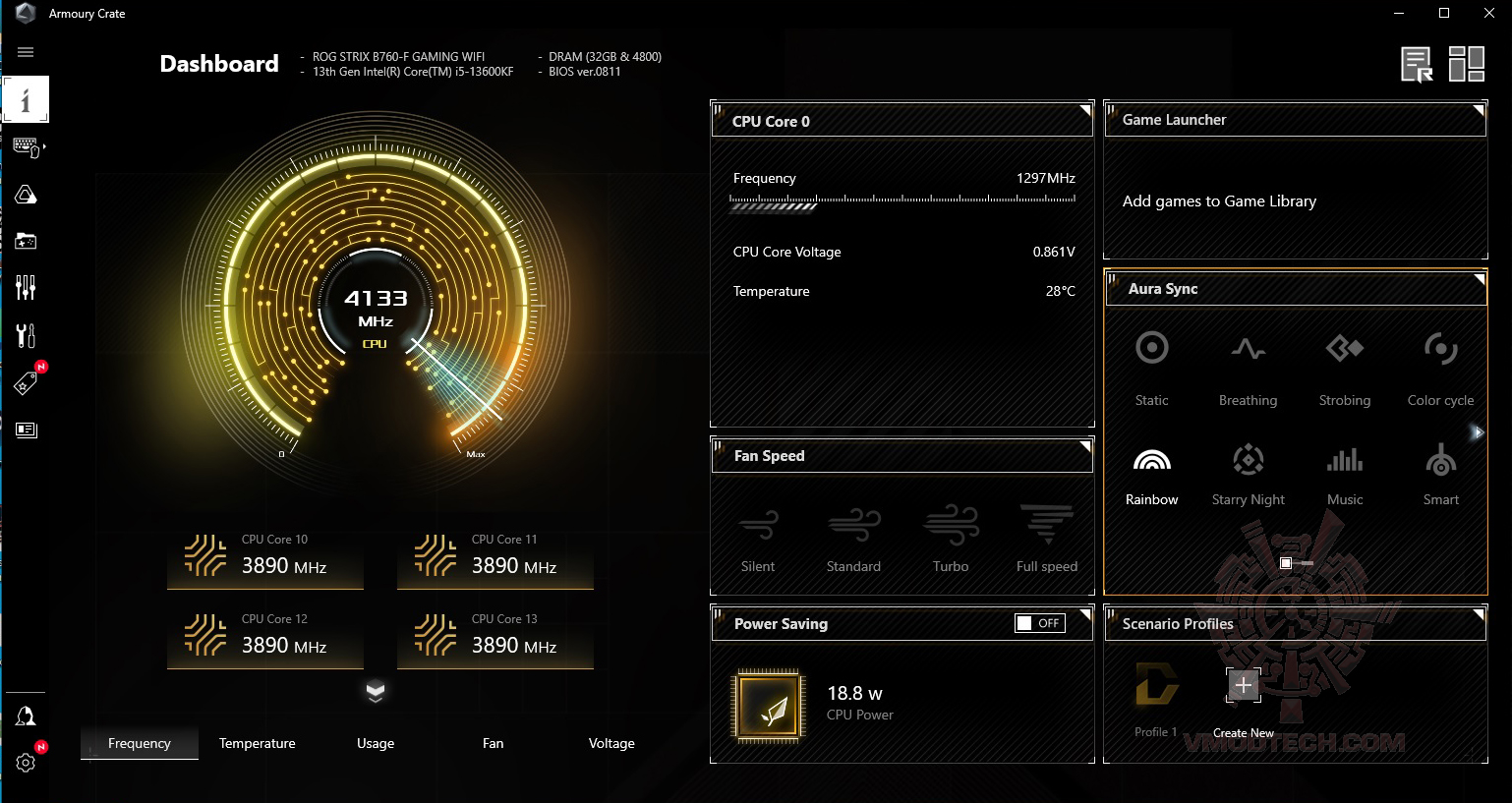Pick the Standard fan speed mode

(853, 538)
